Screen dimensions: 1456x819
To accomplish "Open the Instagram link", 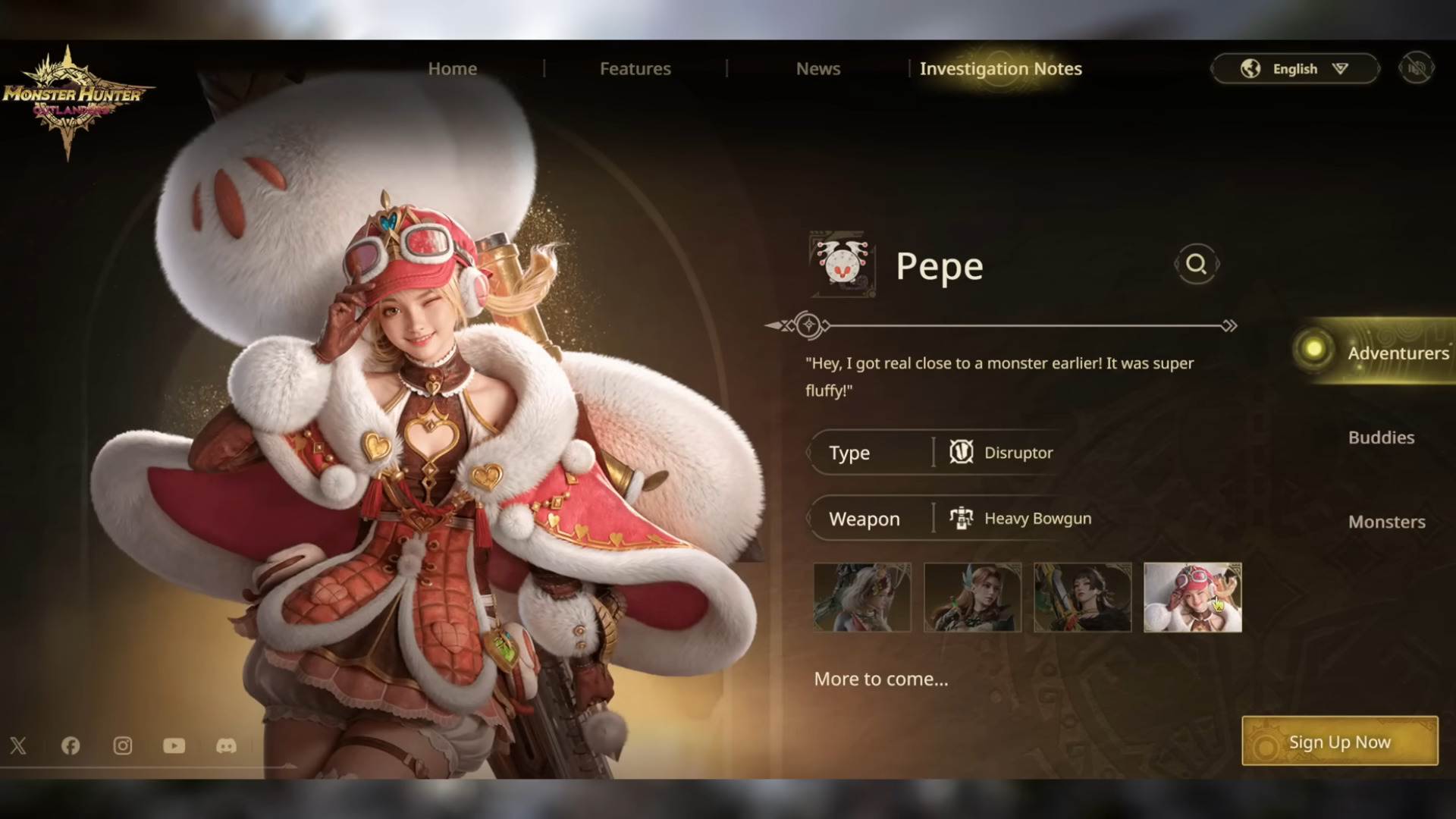I will click(x=122, y=746).
